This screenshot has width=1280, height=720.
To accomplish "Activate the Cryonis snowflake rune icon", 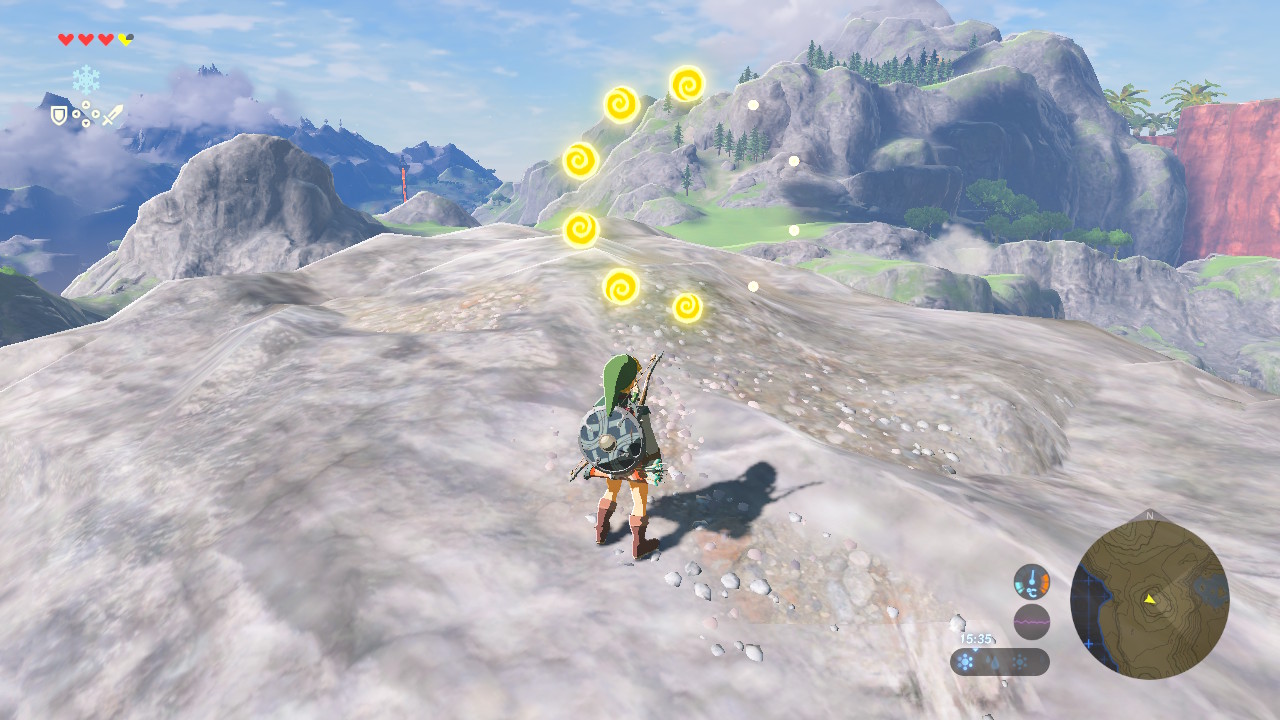I will coord(86,79).
